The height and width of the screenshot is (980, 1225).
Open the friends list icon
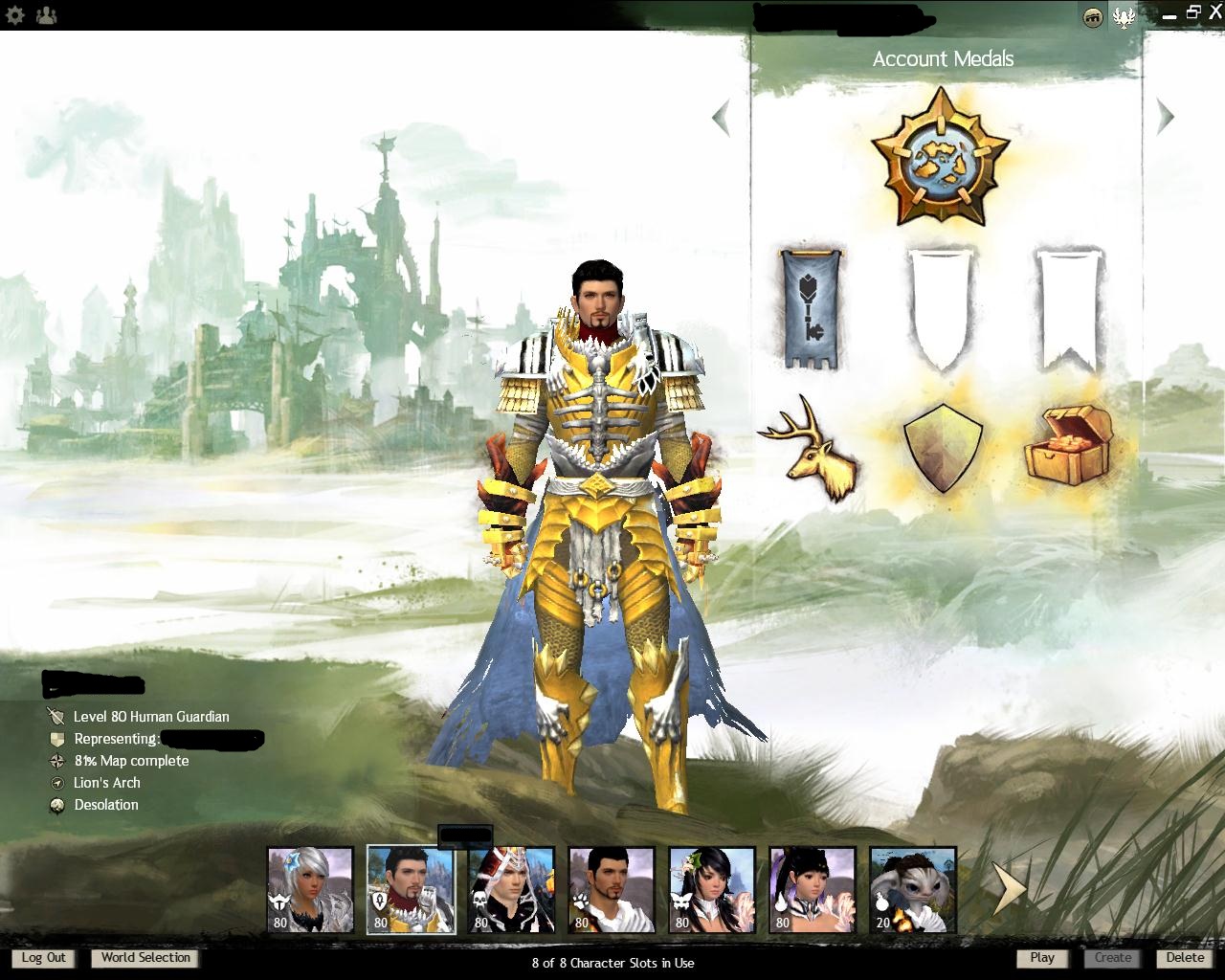coord(45,15)
